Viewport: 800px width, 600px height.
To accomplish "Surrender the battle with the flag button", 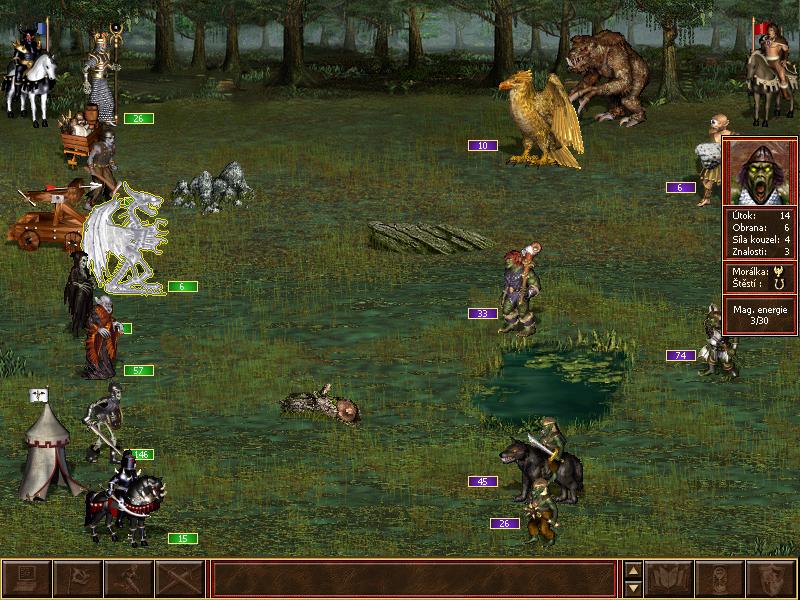I will pos(78,579).
